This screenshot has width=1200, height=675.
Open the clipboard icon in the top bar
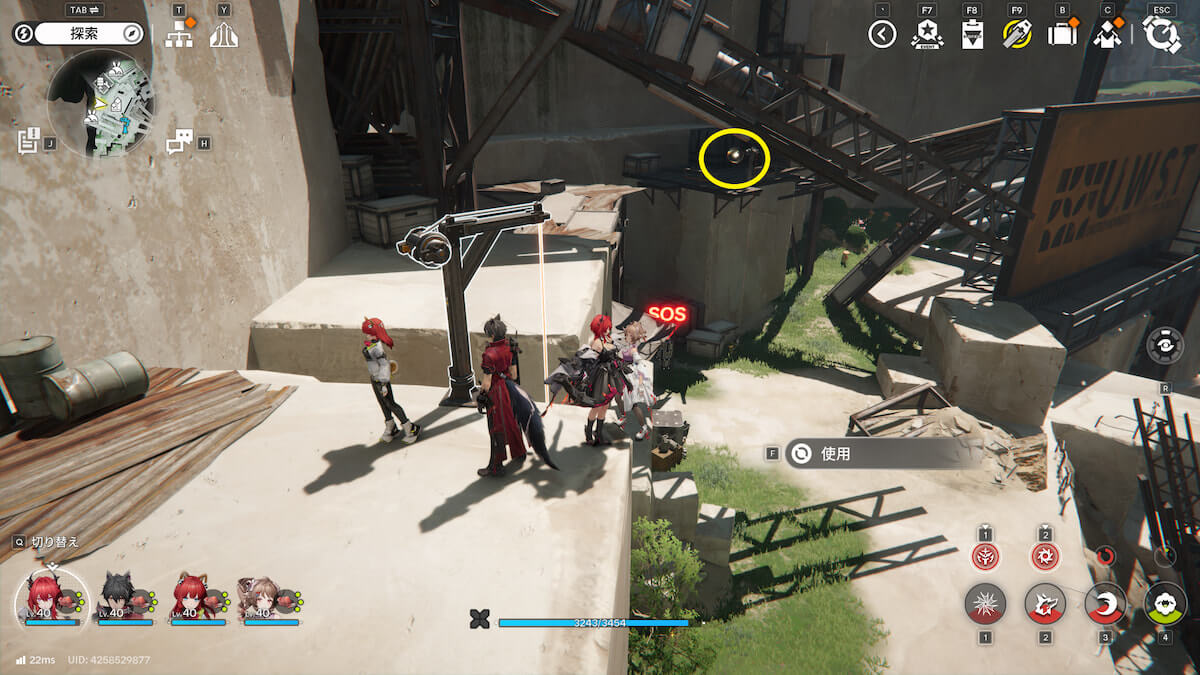[x=972, y=35]
